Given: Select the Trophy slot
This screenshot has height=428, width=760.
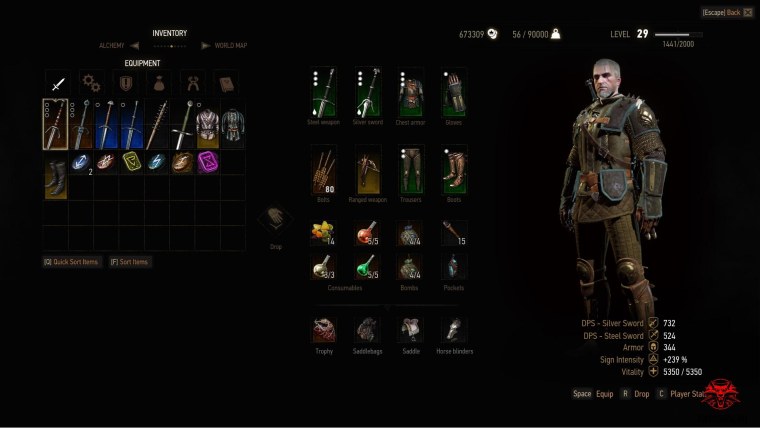Looking at the screenshot, I should (x=323, y=330).
